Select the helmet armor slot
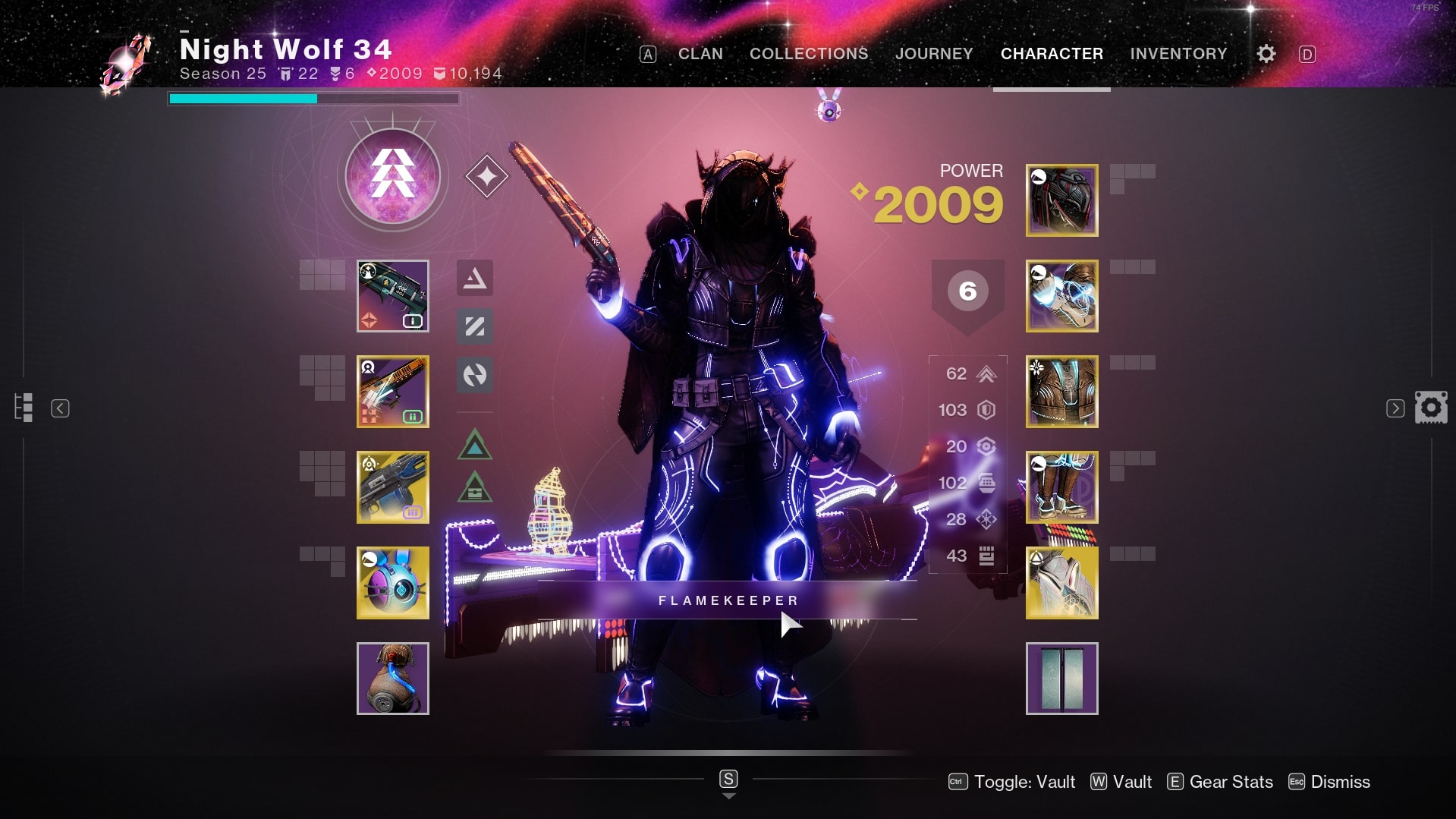Viewport: 1456px width, 819px height. pos(1061,200)
